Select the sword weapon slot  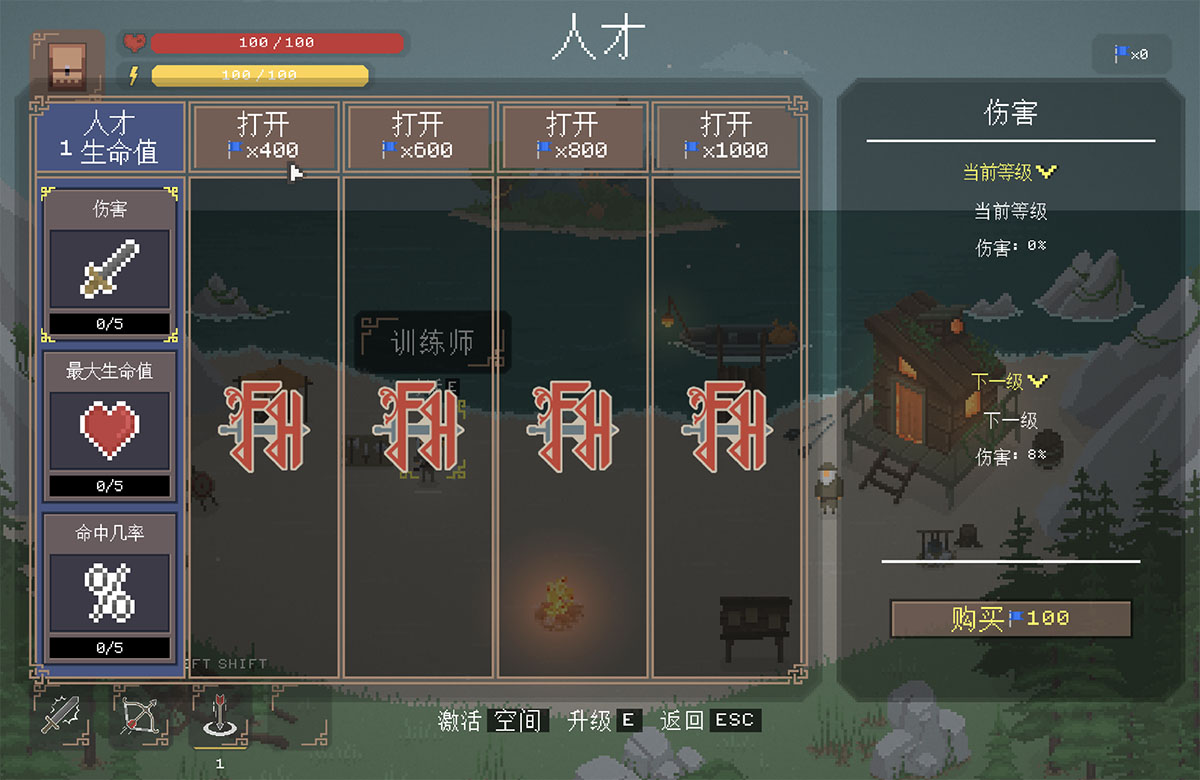pyautogui.click(x=62, y=715)
